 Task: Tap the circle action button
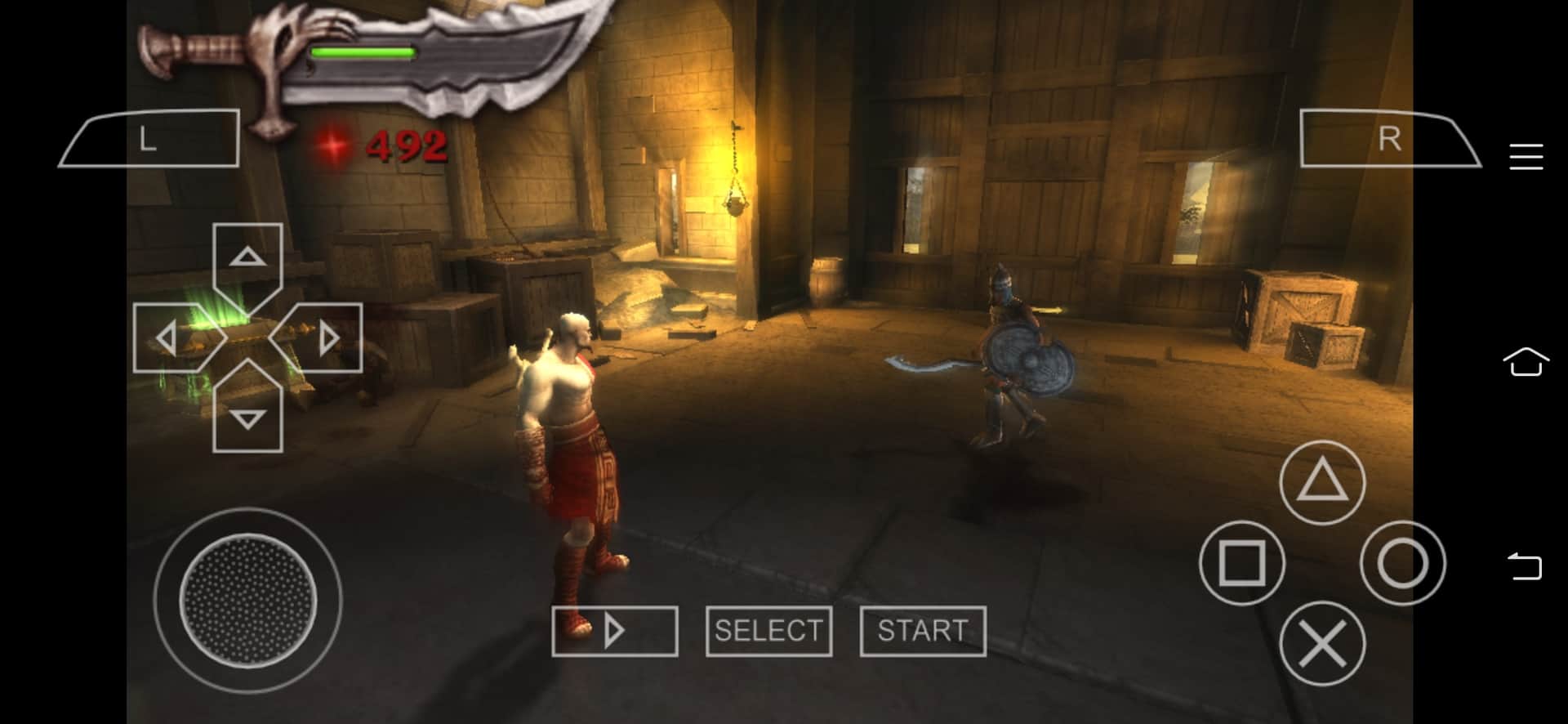(x=1402, y=563)
